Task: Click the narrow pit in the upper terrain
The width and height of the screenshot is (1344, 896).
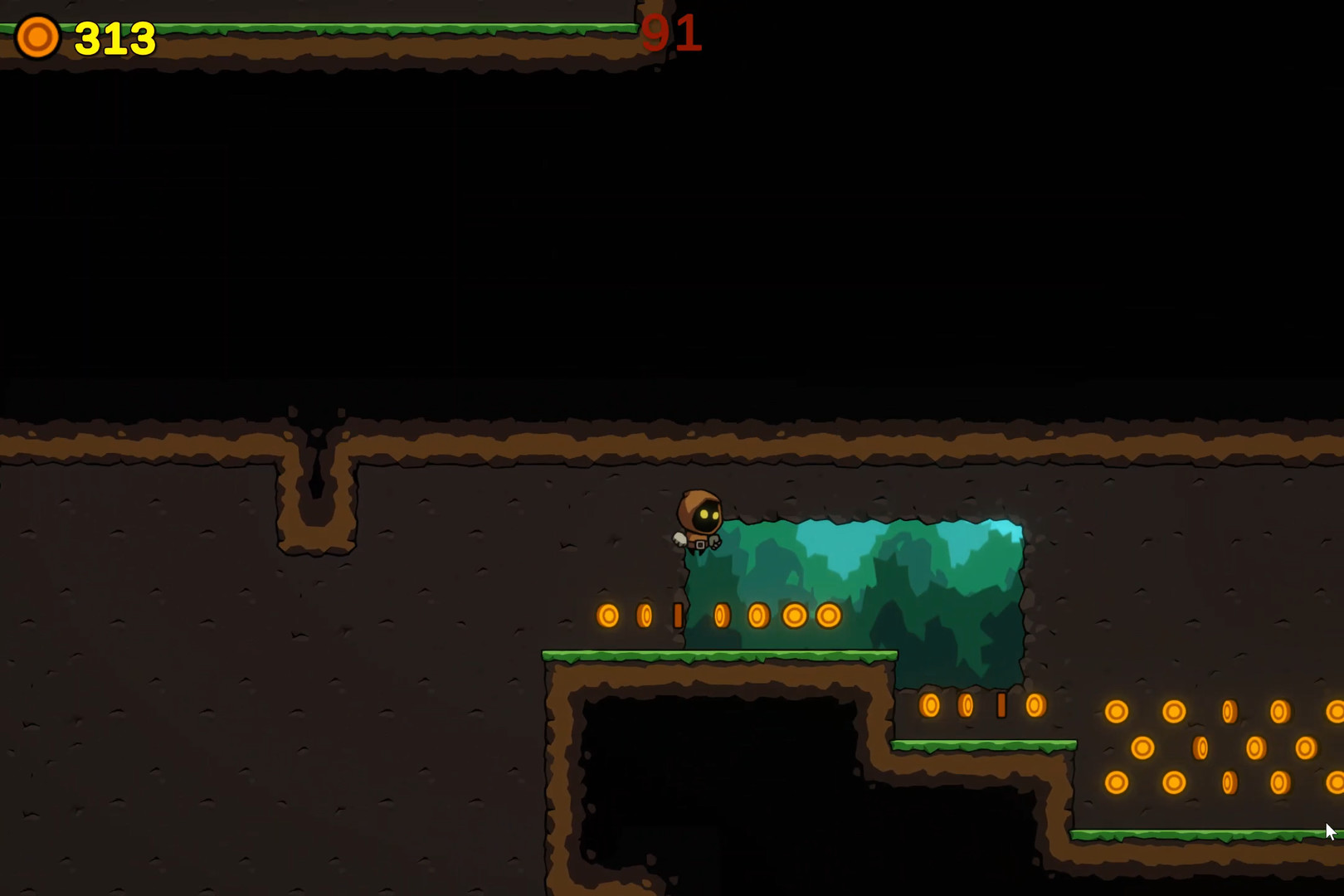Action: [x=318, y=481]
